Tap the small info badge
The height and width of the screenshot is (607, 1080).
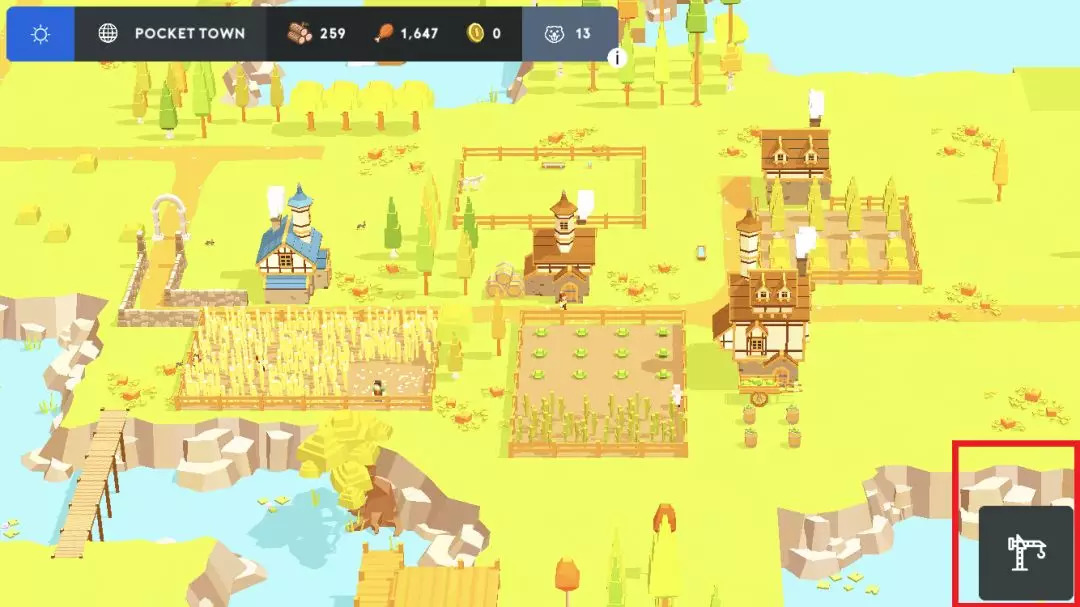[618, 57]
